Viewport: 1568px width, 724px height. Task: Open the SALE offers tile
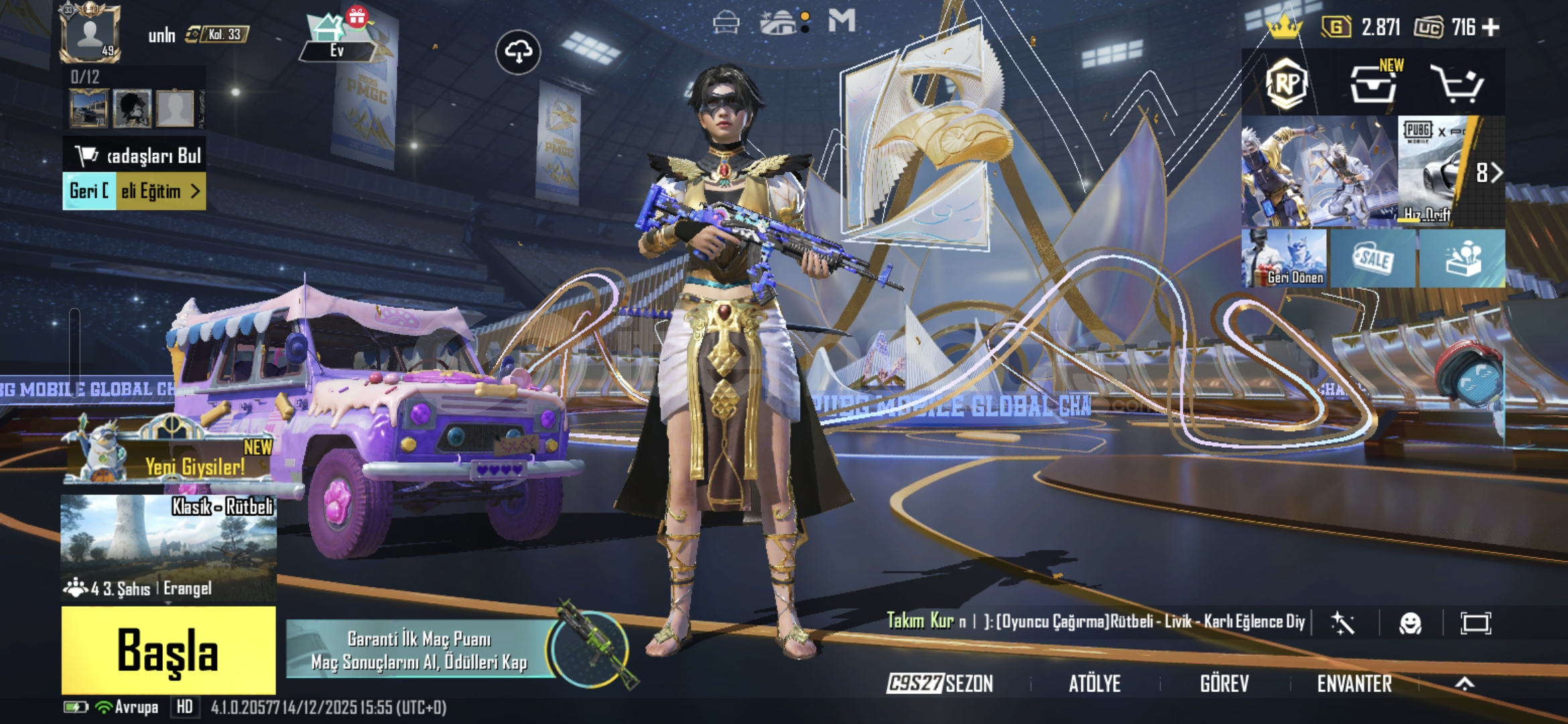[x=1372, y=258]
